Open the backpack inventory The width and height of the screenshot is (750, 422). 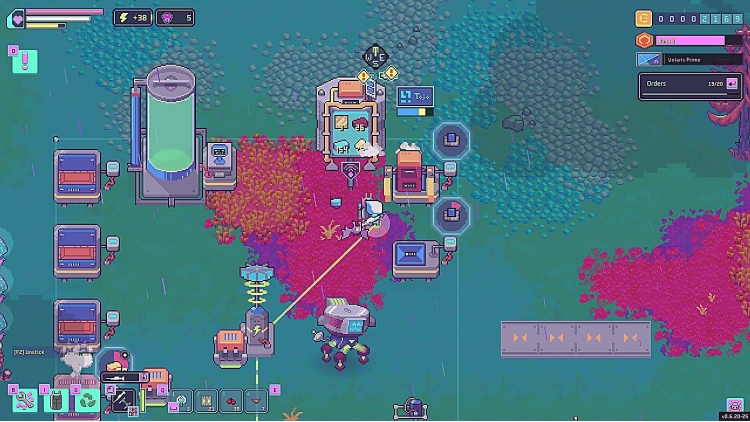point(56,400)
